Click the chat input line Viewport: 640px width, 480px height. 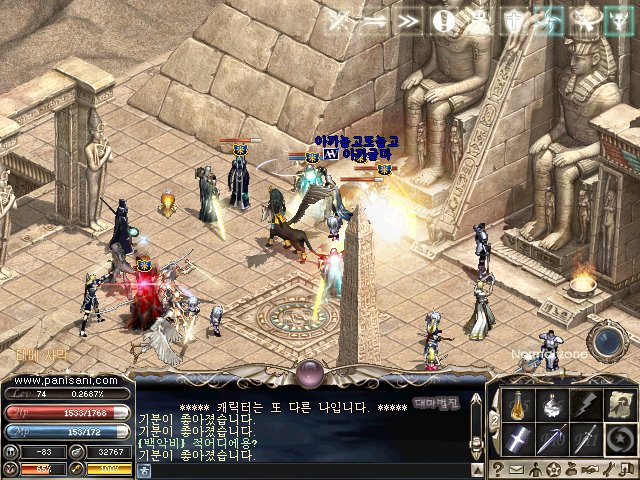tap(300, 468)
